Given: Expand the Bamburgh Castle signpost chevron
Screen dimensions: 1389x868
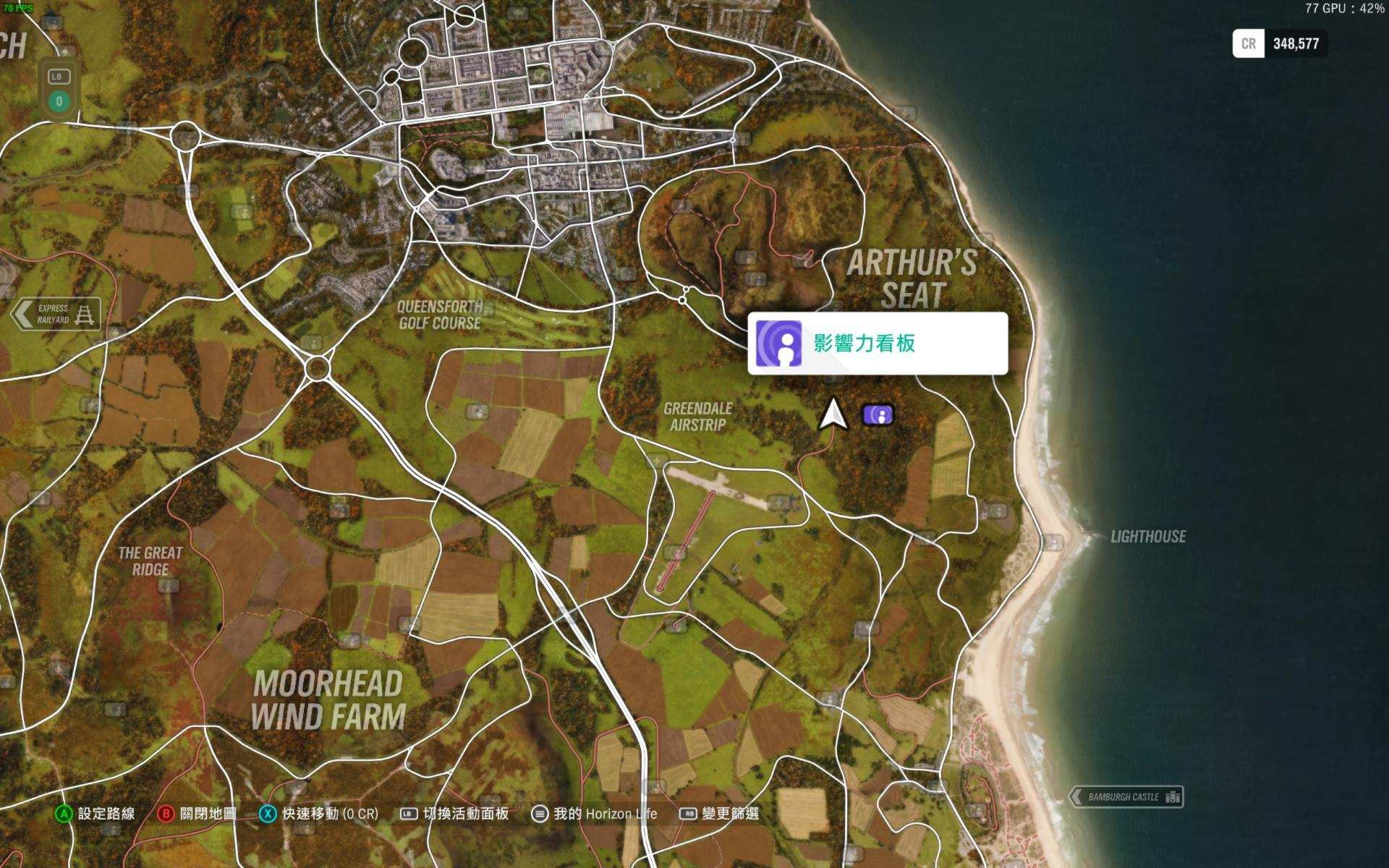Looking at the screenshot, I should coord(1078,797).
